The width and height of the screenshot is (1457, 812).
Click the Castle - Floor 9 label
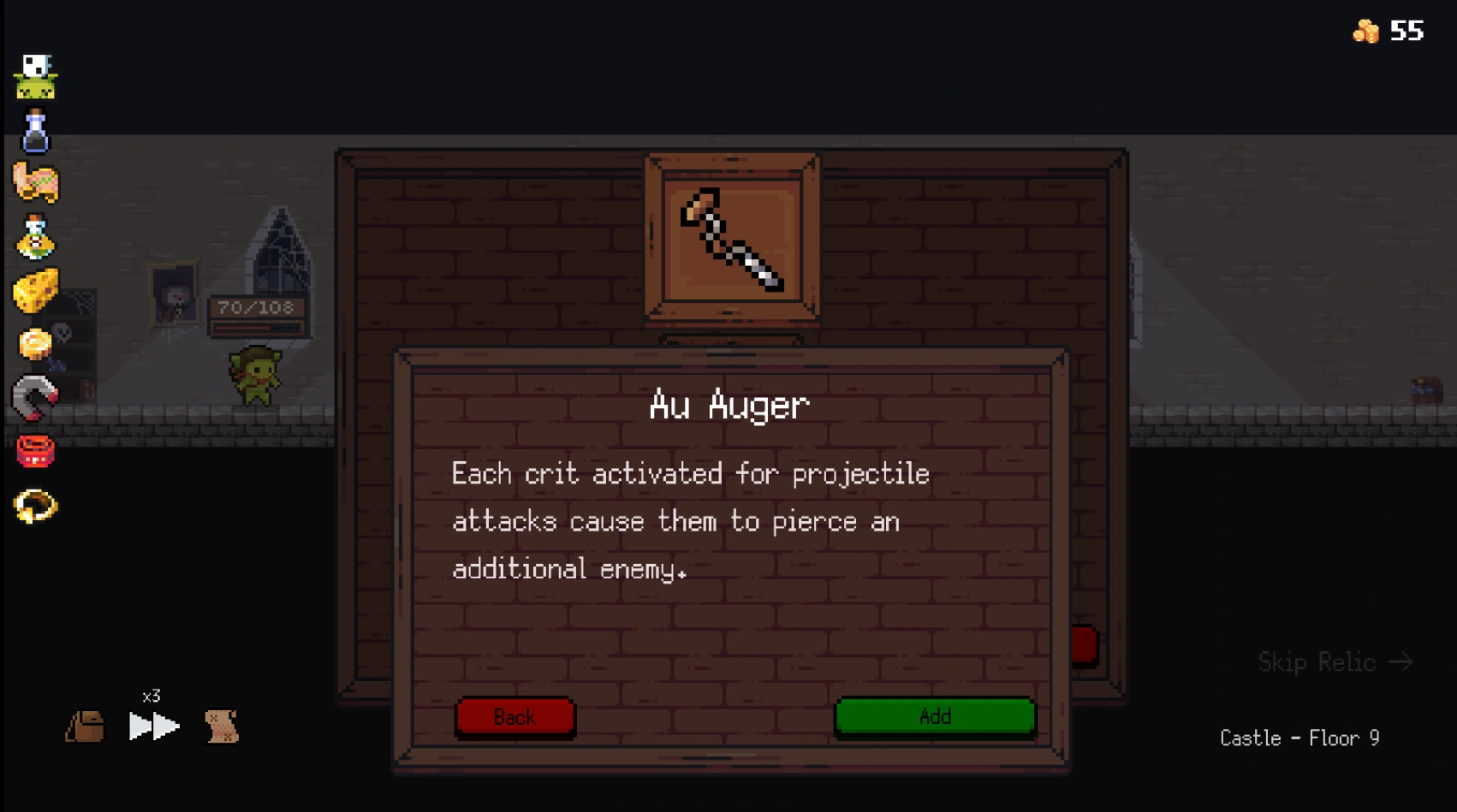click(x=1300, y=738)
